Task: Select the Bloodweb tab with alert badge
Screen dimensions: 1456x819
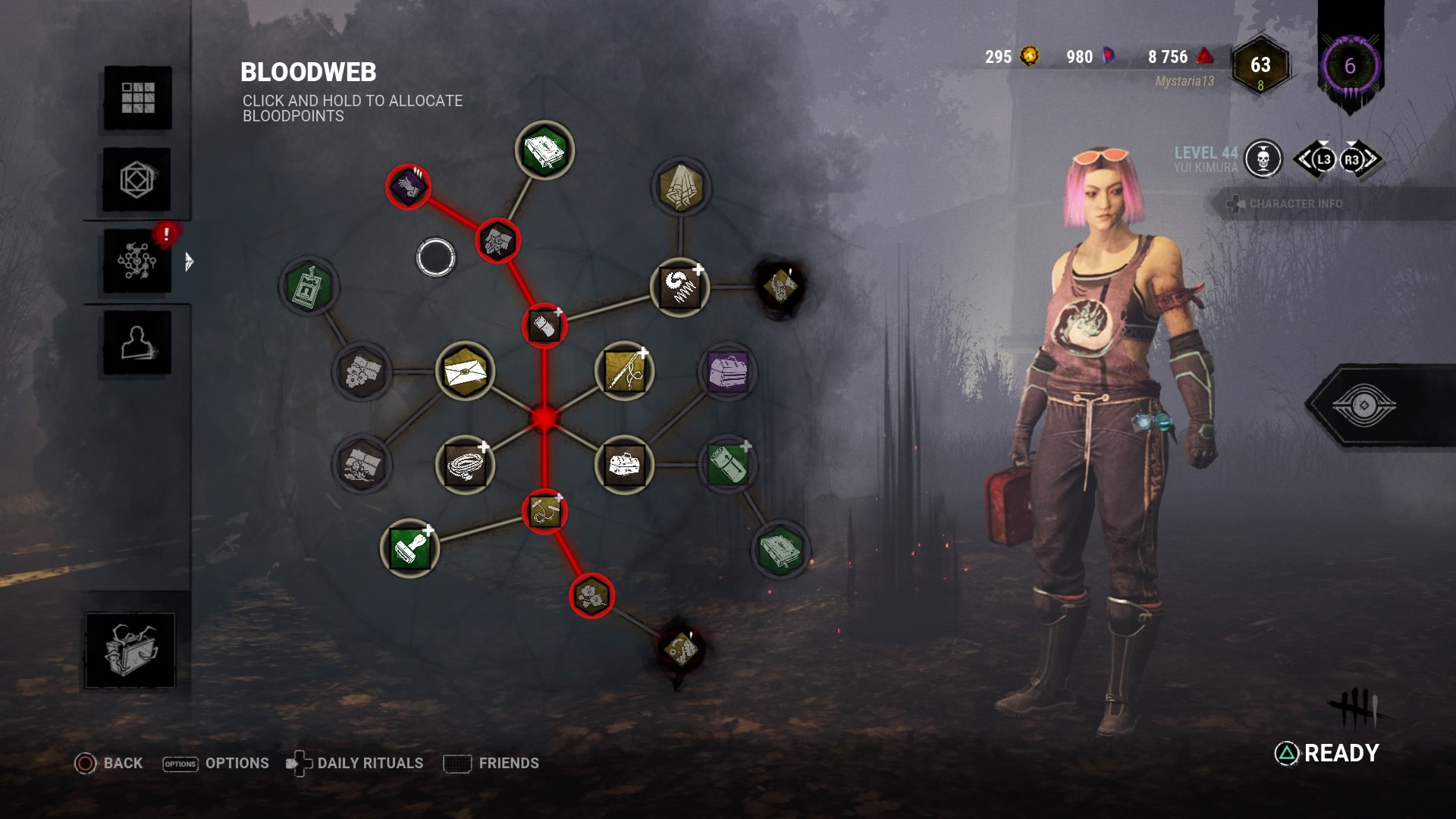Action: 137,262
